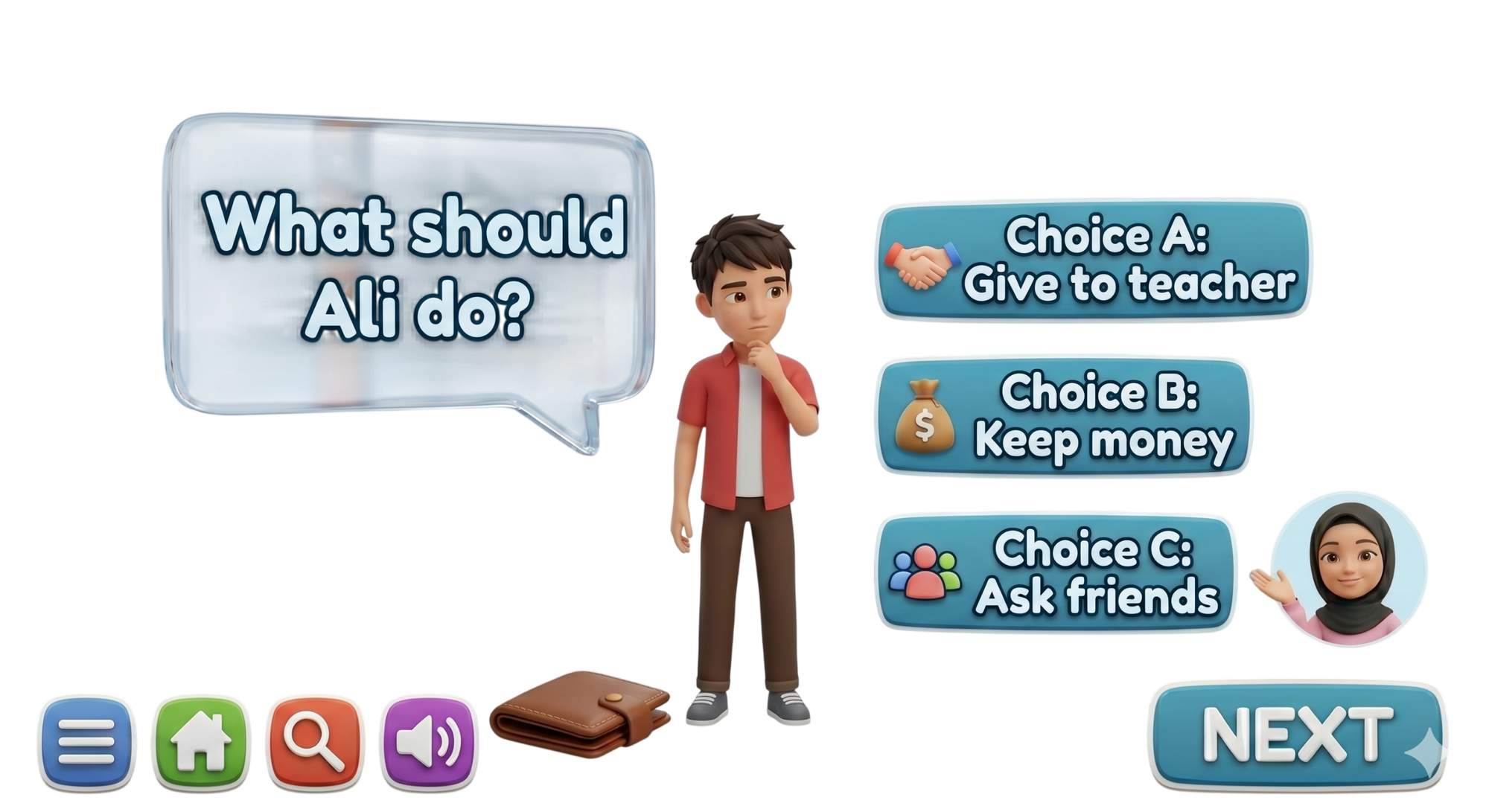1489x812 pixels.
Task: Tap the waving girl helper avatar
Action: pos(1348,569)
